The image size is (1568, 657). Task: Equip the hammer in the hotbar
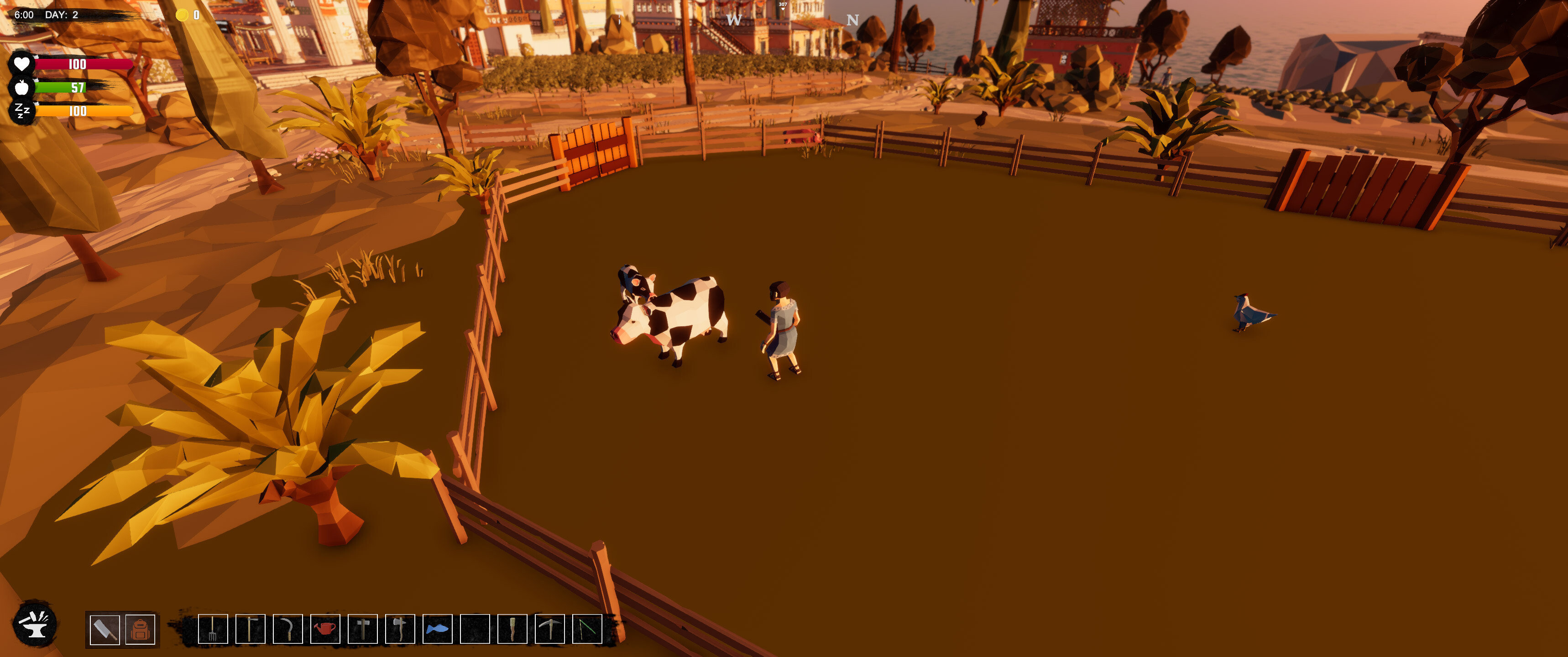tap(363, 629)
